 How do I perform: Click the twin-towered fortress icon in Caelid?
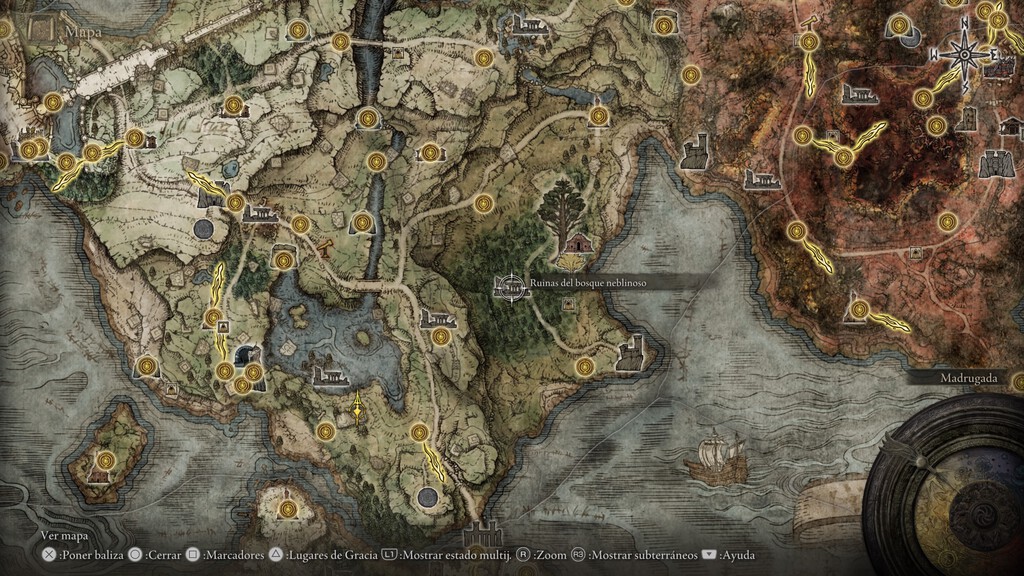pyautogui.click(x=996, y=162)
